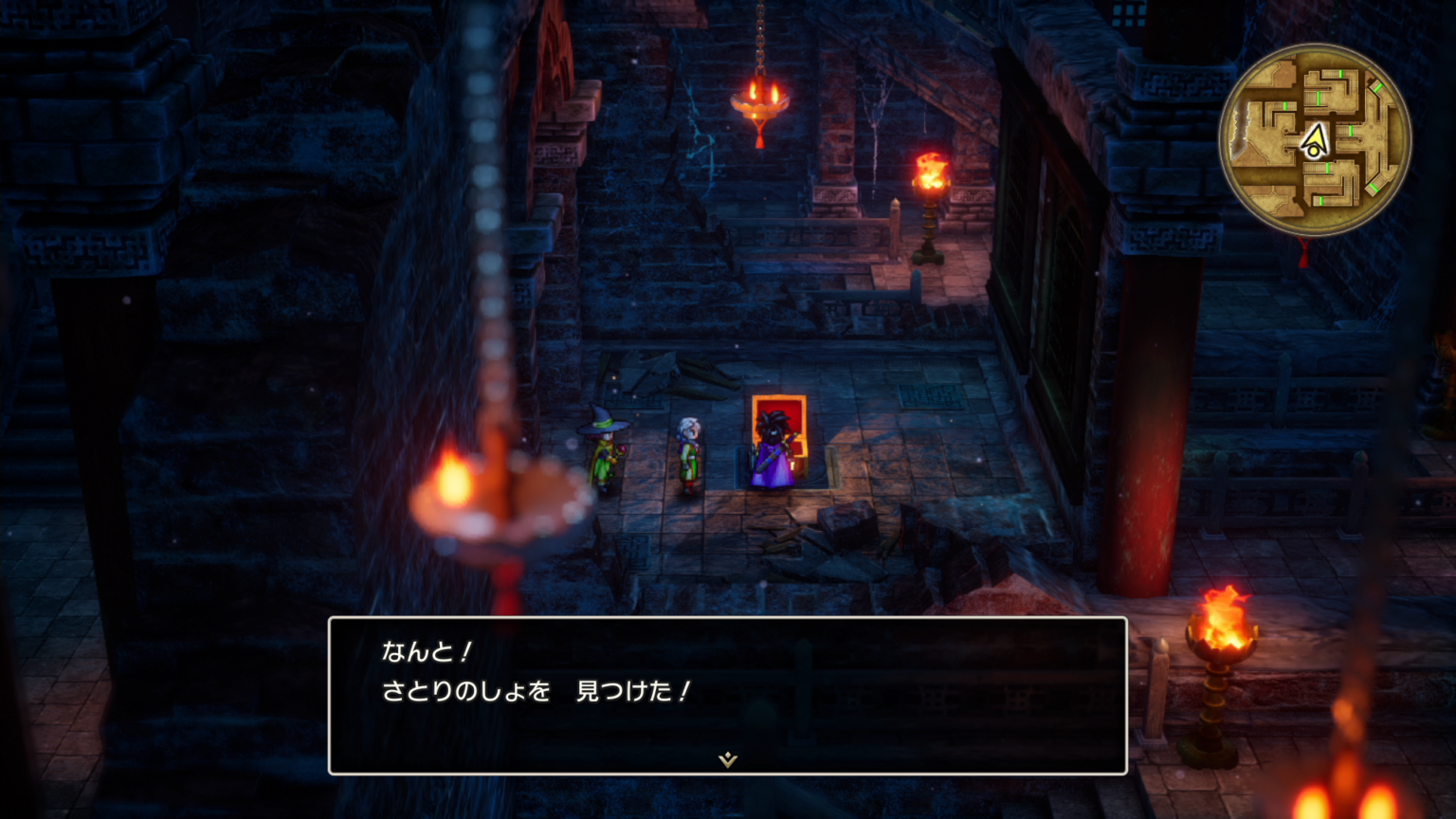Select the green-hatted witch character

[x=603, y=446]
